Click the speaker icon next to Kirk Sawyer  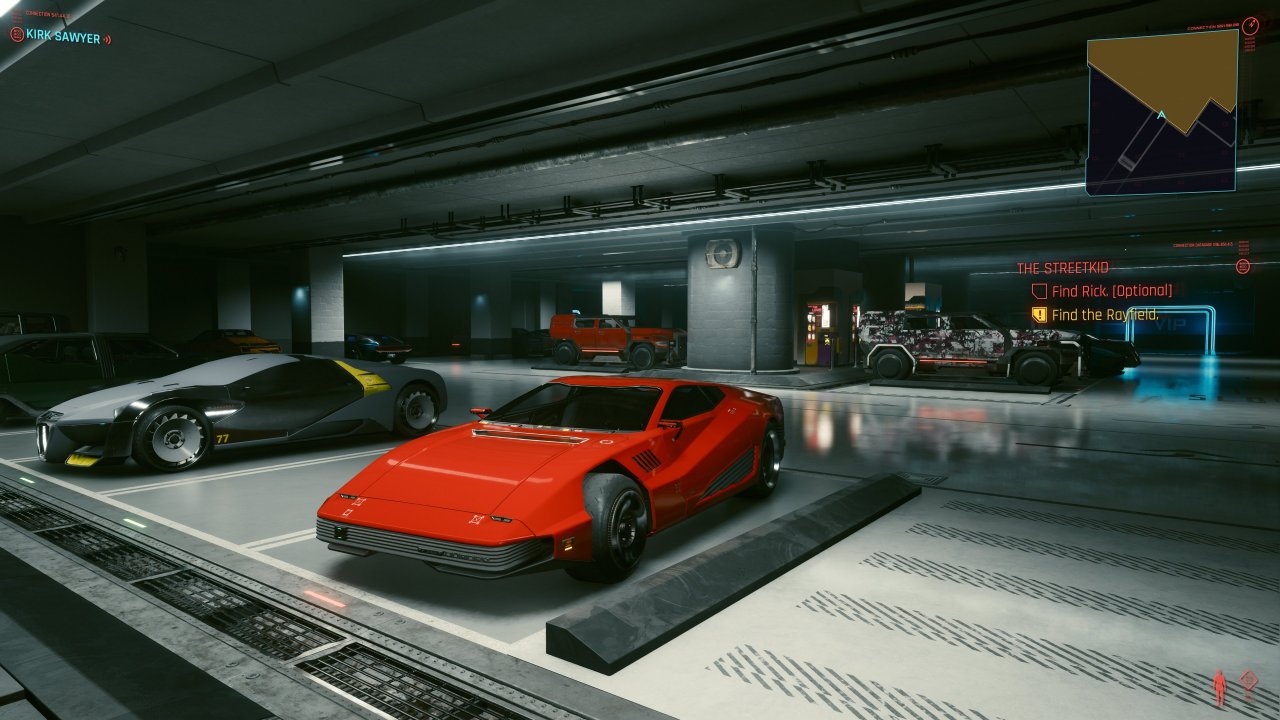click(107, 39)
